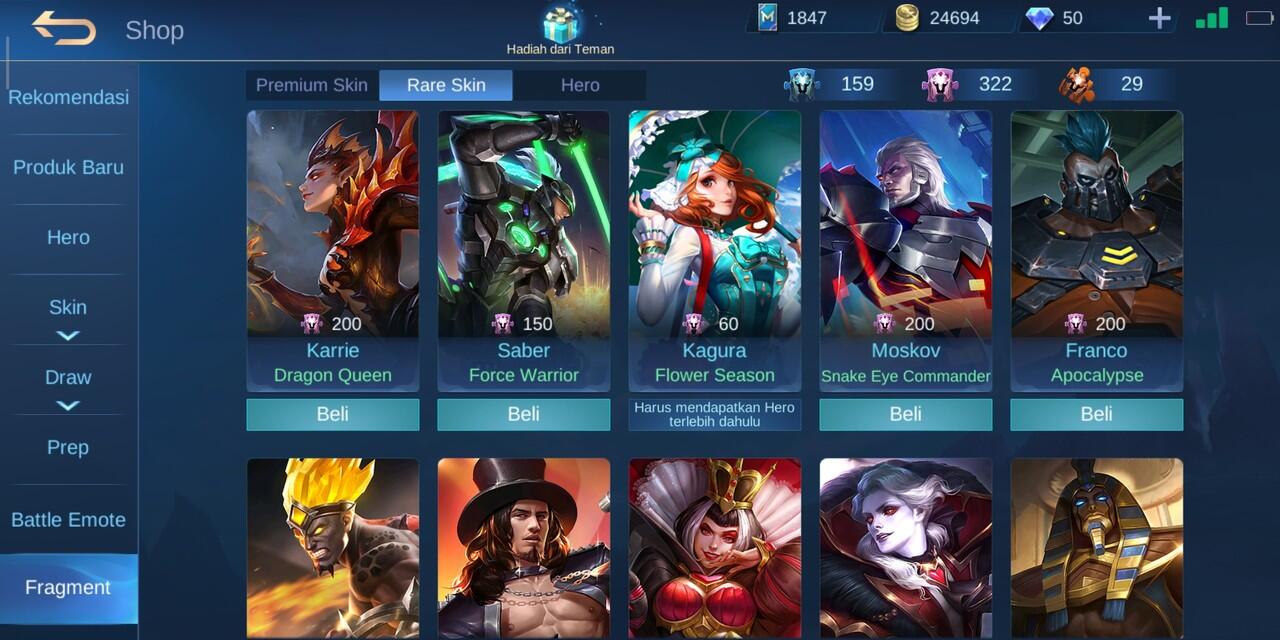This screenshot has height=640, width=1280.
Task: Open the Produk Baru category
Action: 68,167
